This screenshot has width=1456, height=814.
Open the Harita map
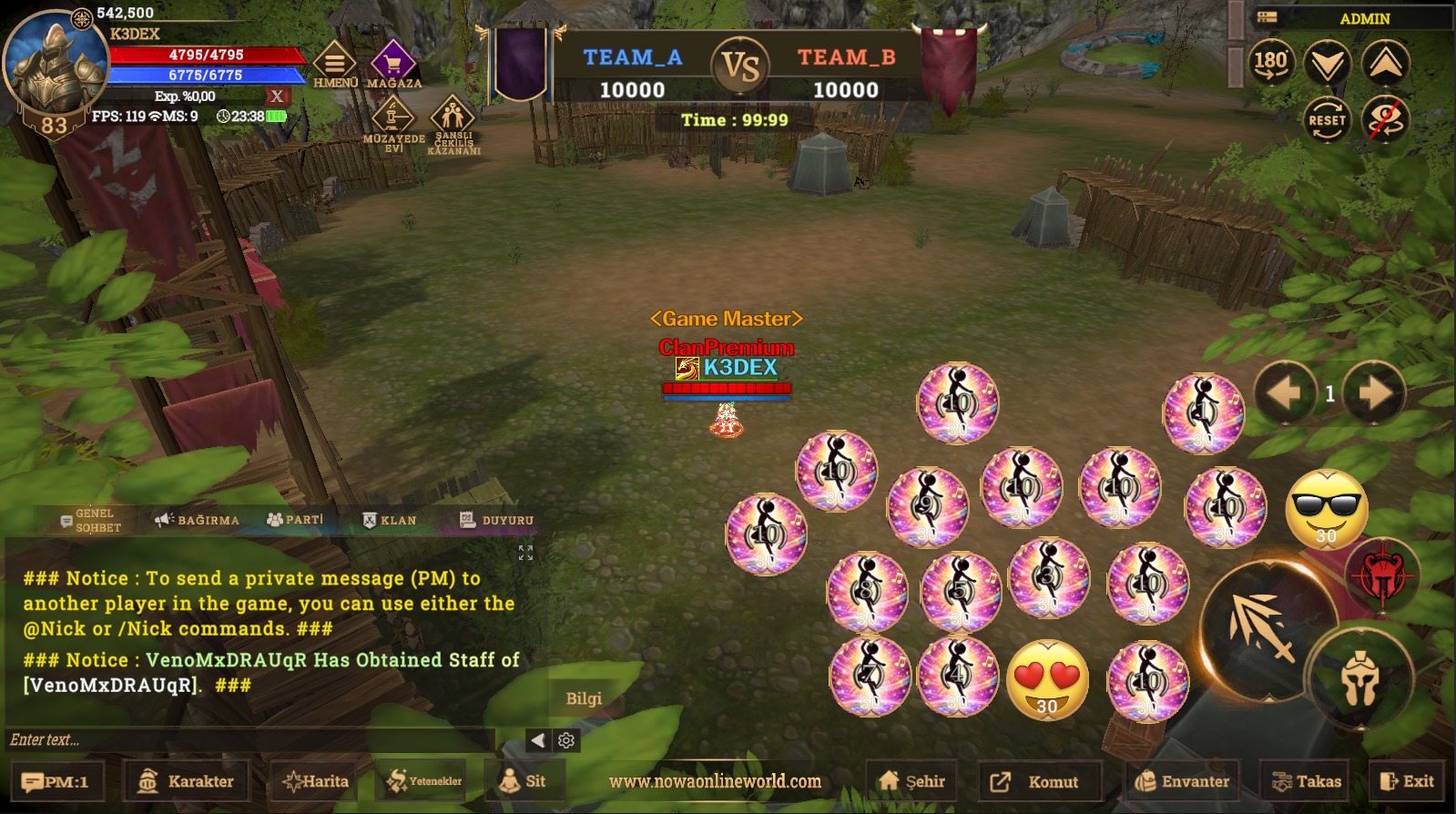click(316, 781)
